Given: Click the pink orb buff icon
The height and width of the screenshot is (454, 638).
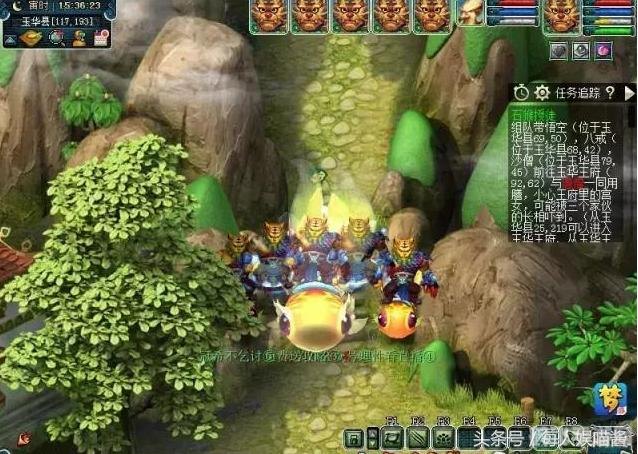Looking at the screenshot, I should 603,50.
